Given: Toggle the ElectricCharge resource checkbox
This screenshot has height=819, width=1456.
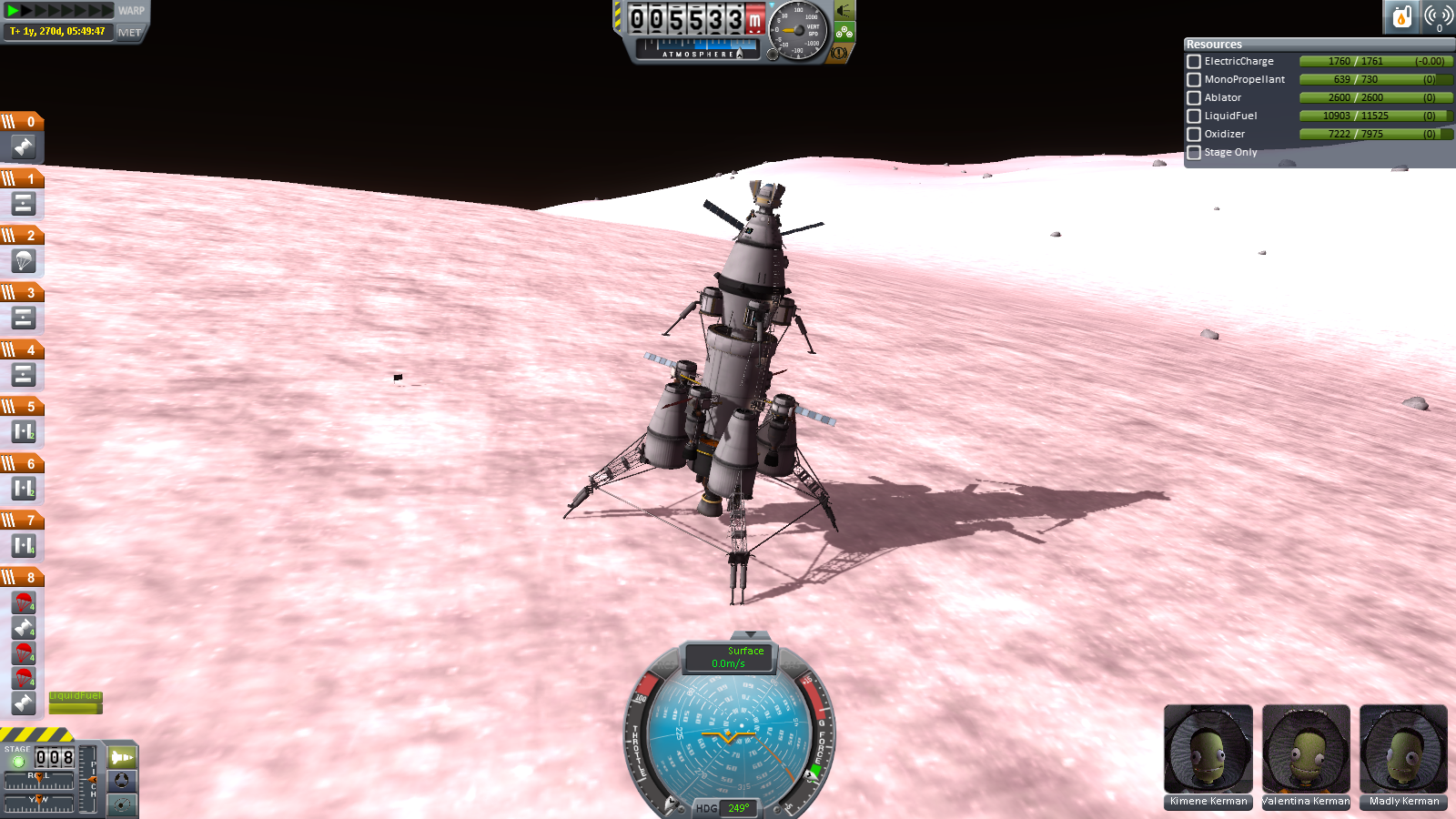Looking at the screenshot, I should pyautogui.click(x=1194, y=61).
